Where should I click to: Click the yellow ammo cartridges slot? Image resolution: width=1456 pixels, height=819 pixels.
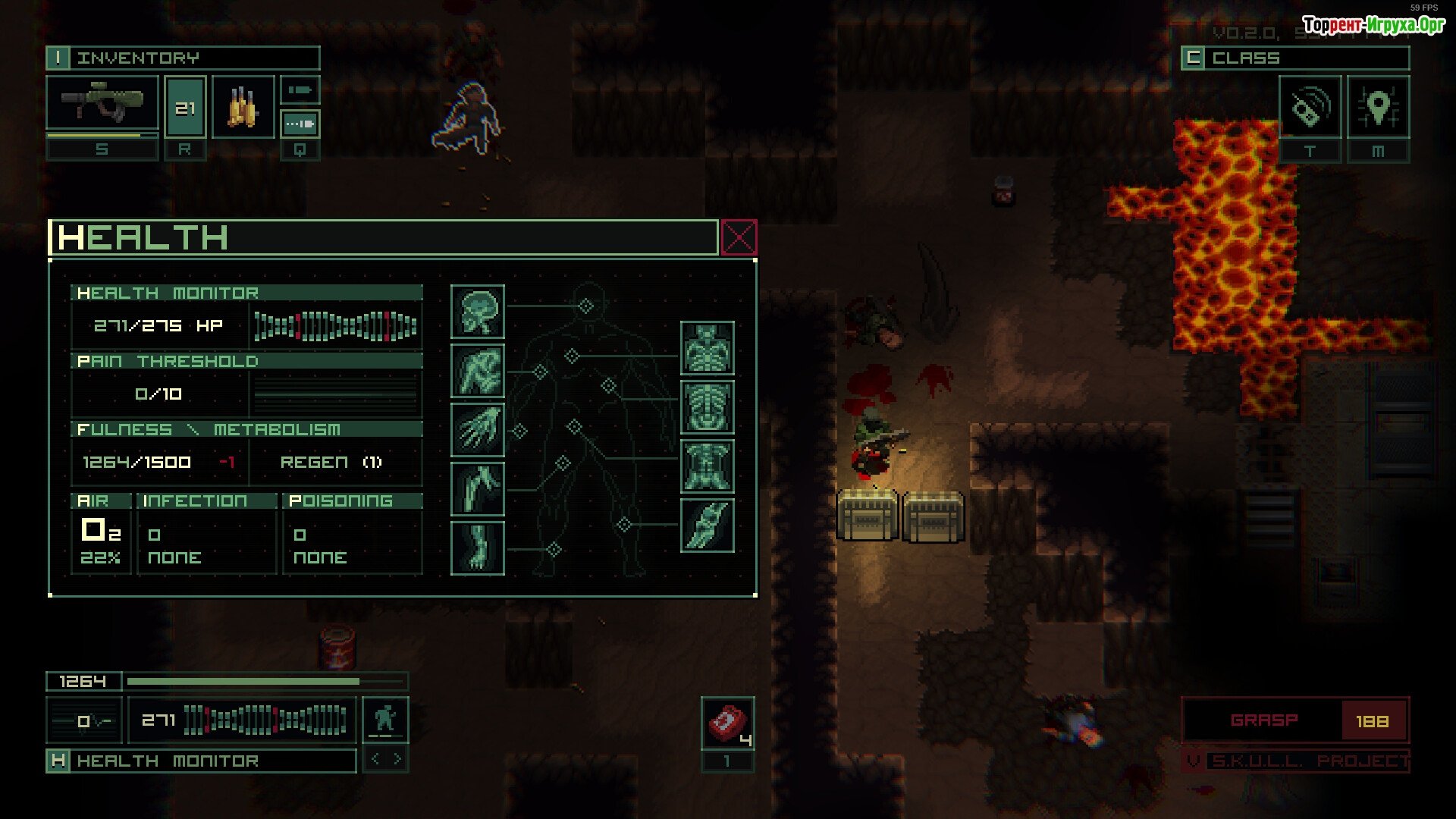point(243,107)
